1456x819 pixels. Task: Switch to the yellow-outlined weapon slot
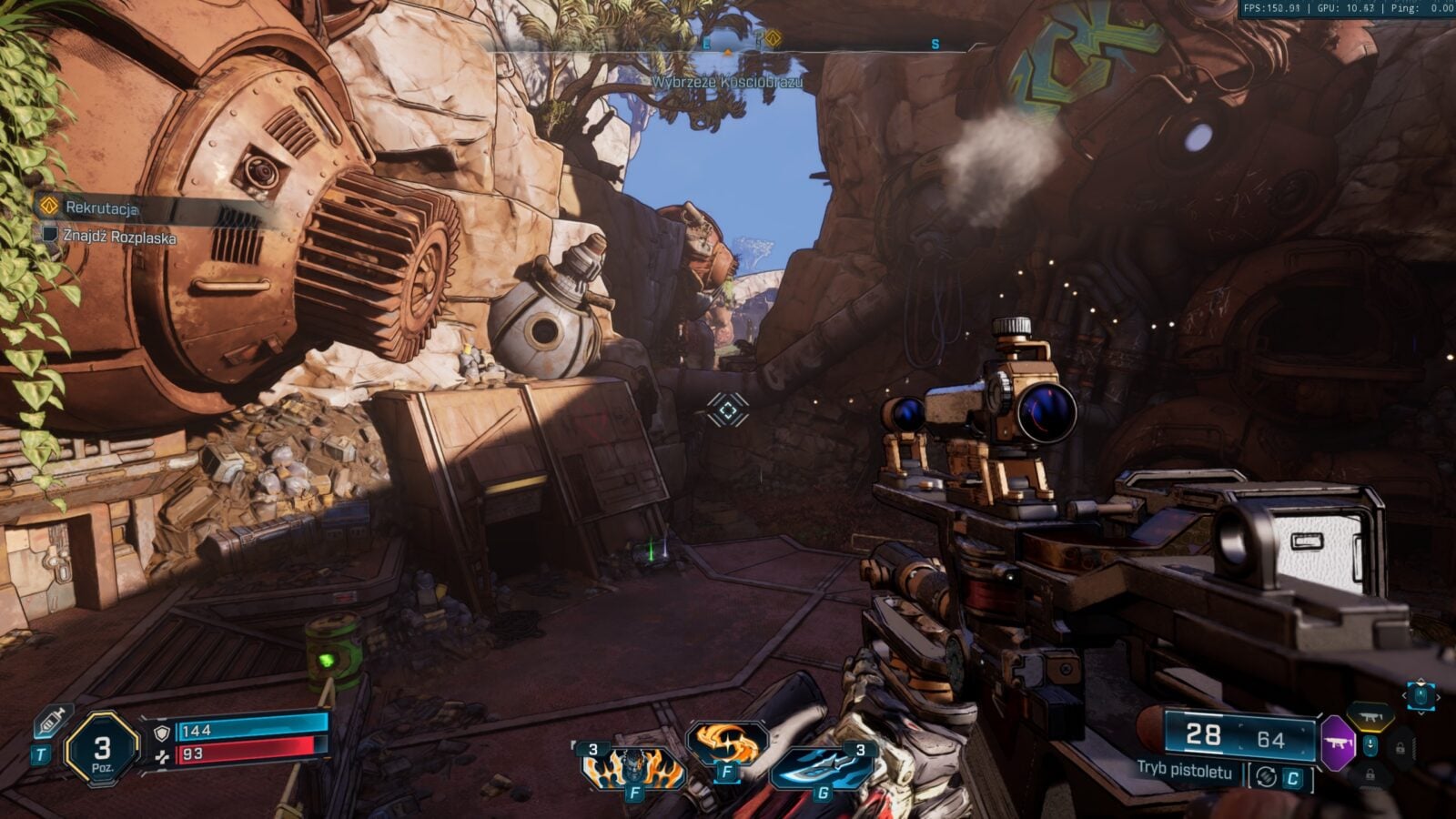coord(1370,716)
